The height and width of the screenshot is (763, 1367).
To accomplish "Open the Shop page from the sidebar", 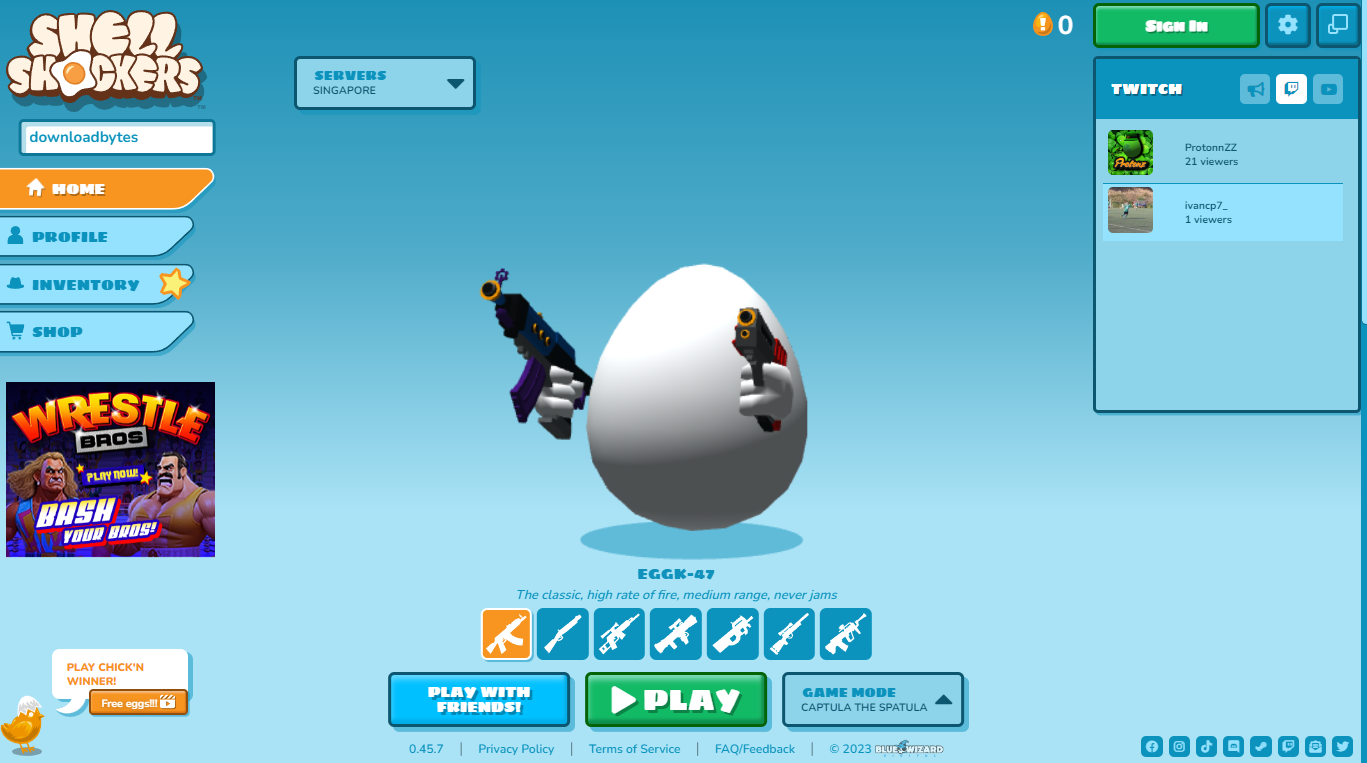I will [x=60, y=331].
